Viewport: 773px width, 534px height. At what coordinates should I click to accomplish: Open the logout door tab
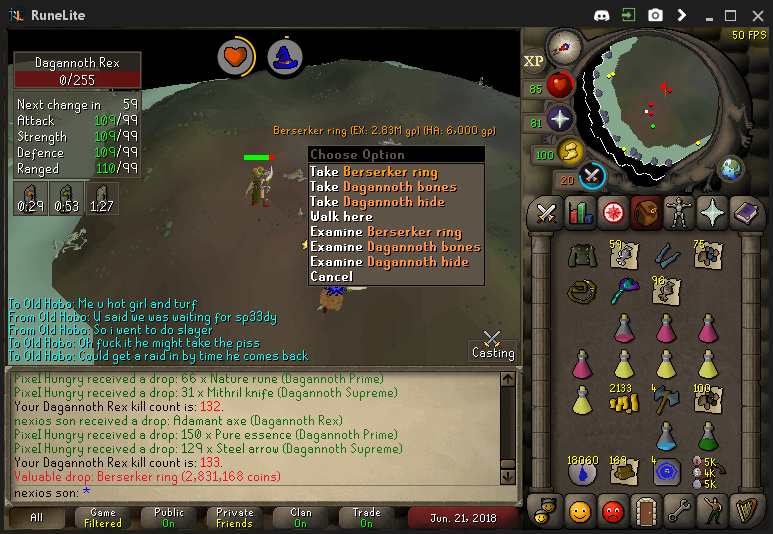[x=647, y=512]
